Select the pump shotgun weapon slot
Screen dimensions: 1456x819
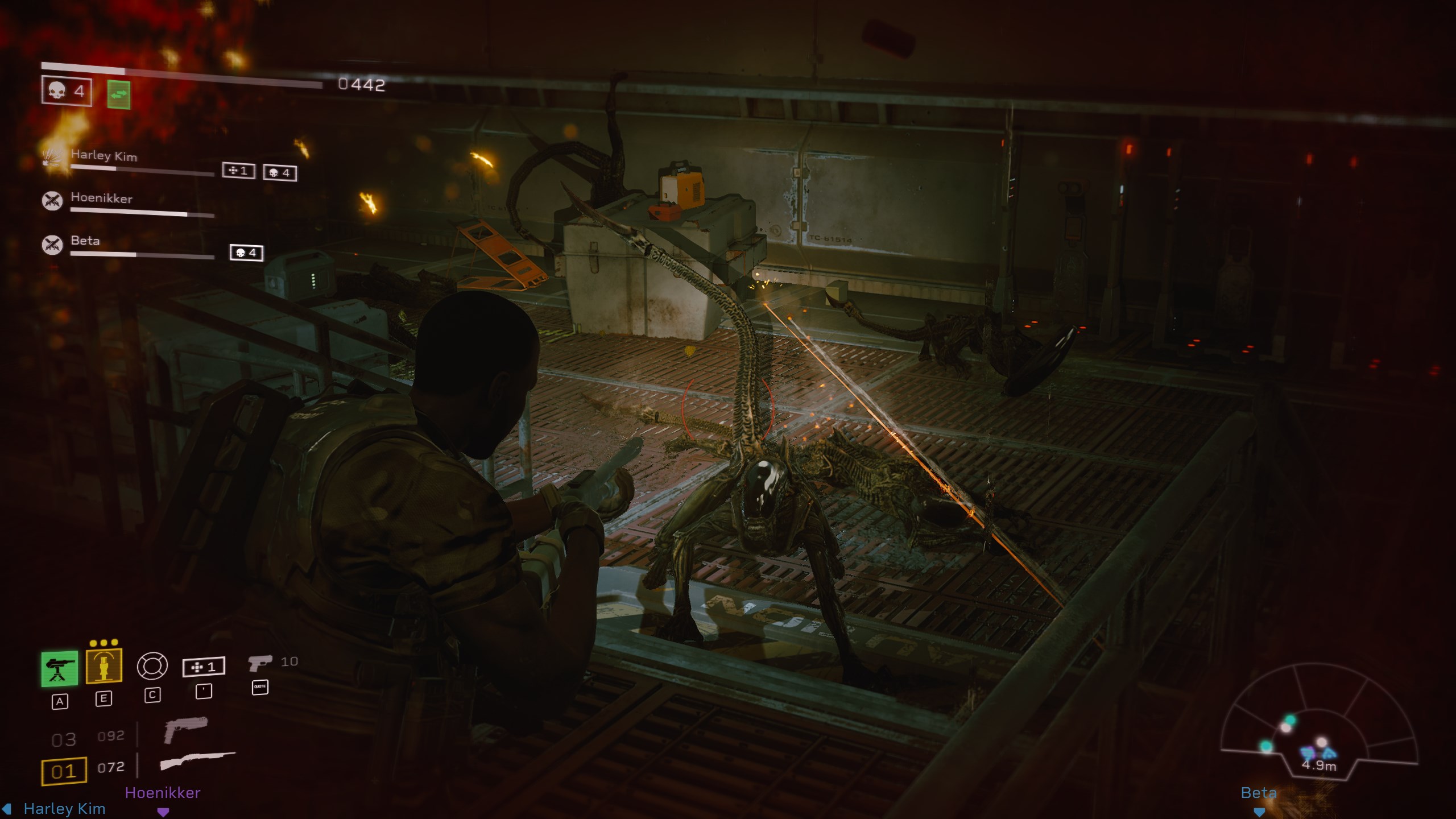[x=197, y=761]
